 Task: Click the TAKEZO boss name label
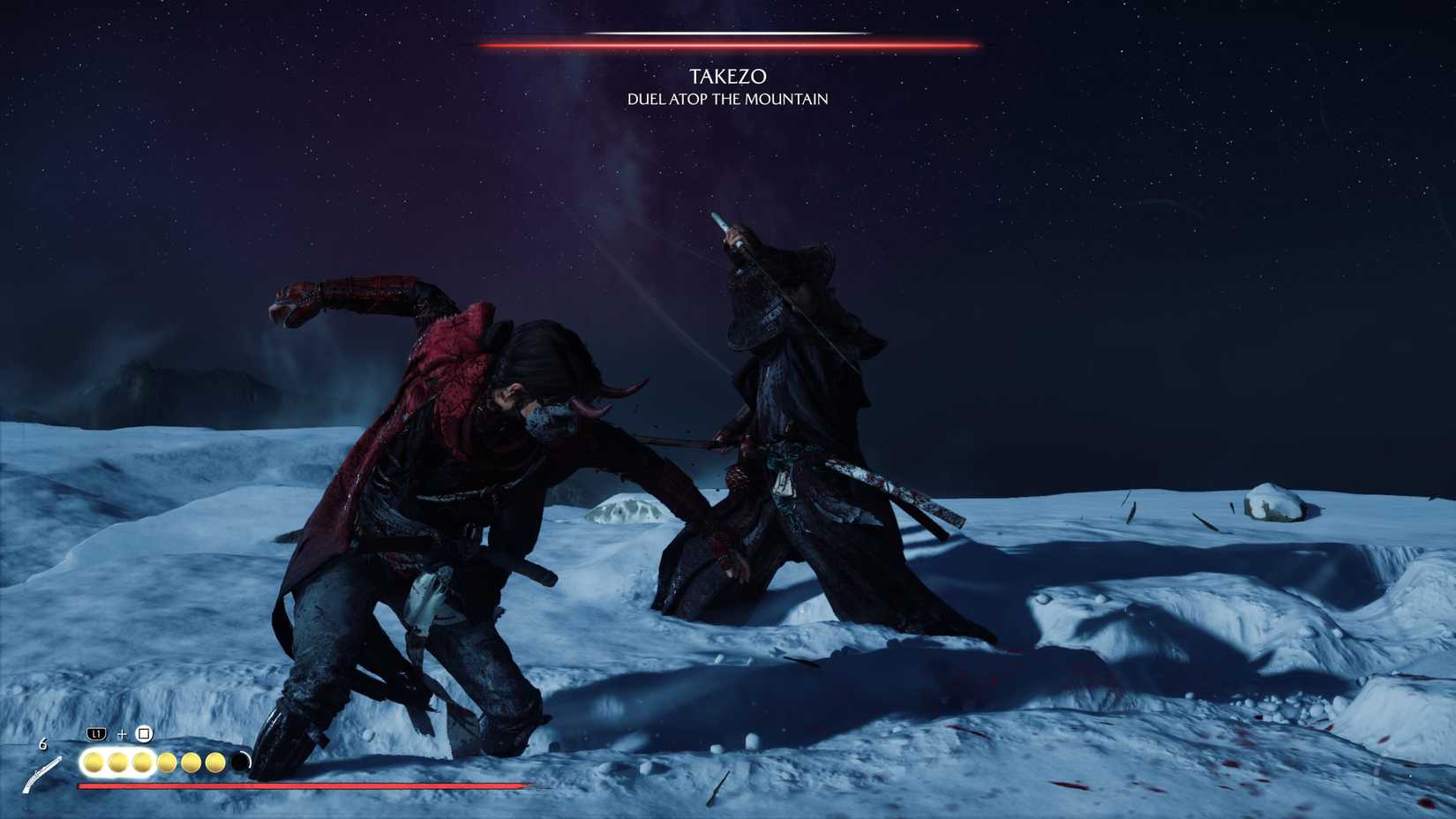(x=727, y=76)
